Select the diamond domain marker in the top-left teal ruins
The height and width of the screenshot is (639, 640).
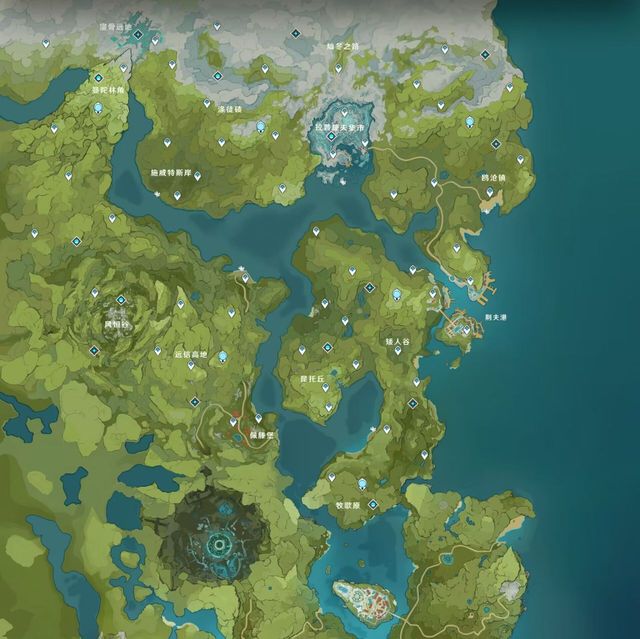(138, 35)
